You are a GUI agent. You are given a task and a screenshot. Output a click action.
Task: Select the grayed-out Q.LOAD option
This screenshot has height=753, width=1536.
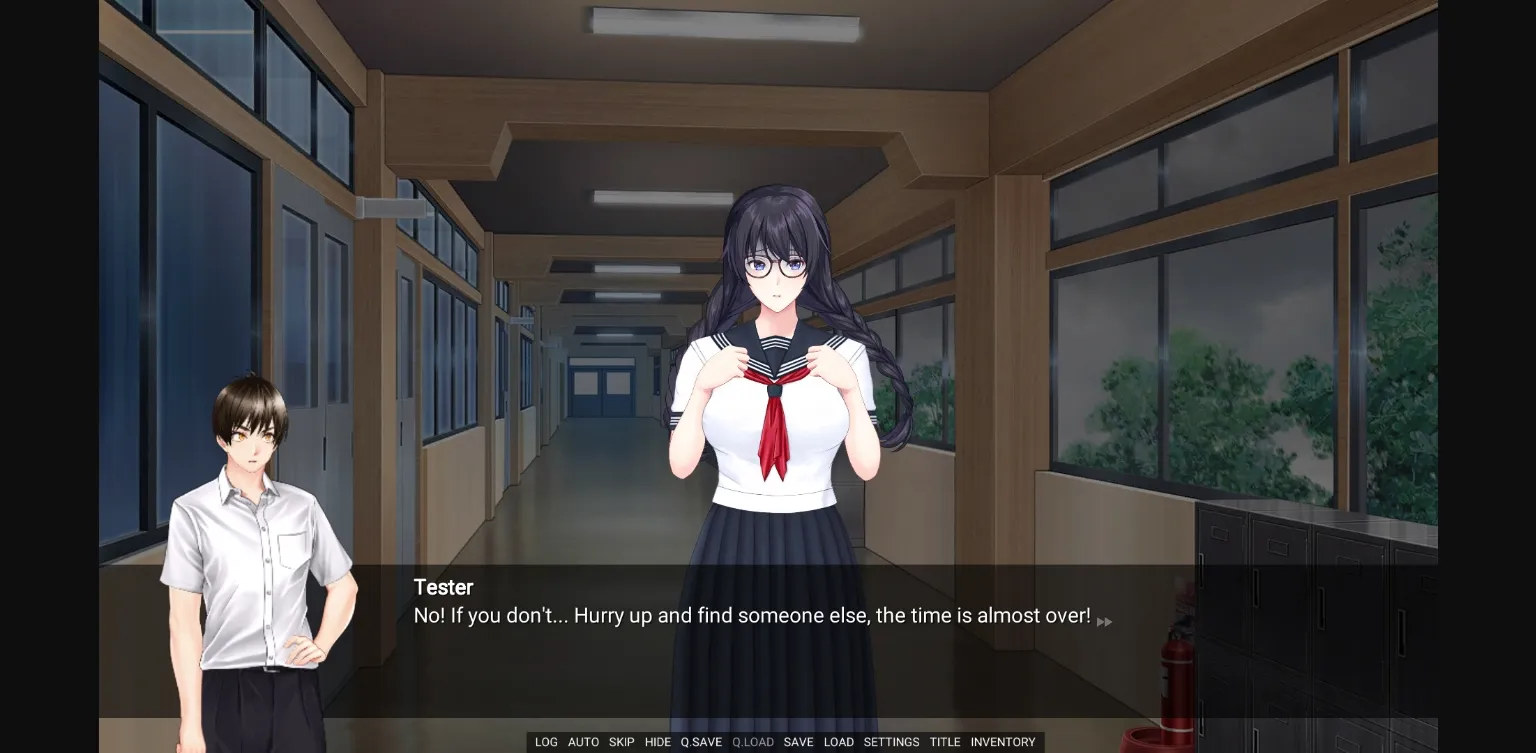point(752,742)
